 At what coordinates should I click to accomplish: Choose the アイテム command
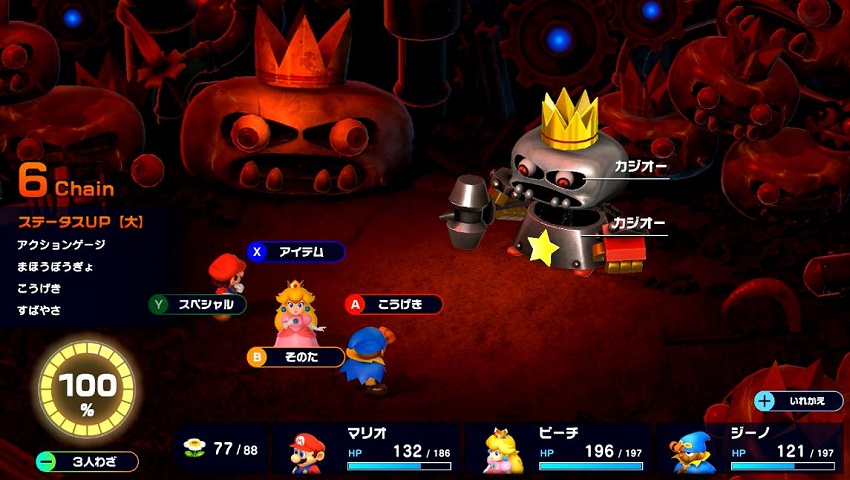[296, 252]
